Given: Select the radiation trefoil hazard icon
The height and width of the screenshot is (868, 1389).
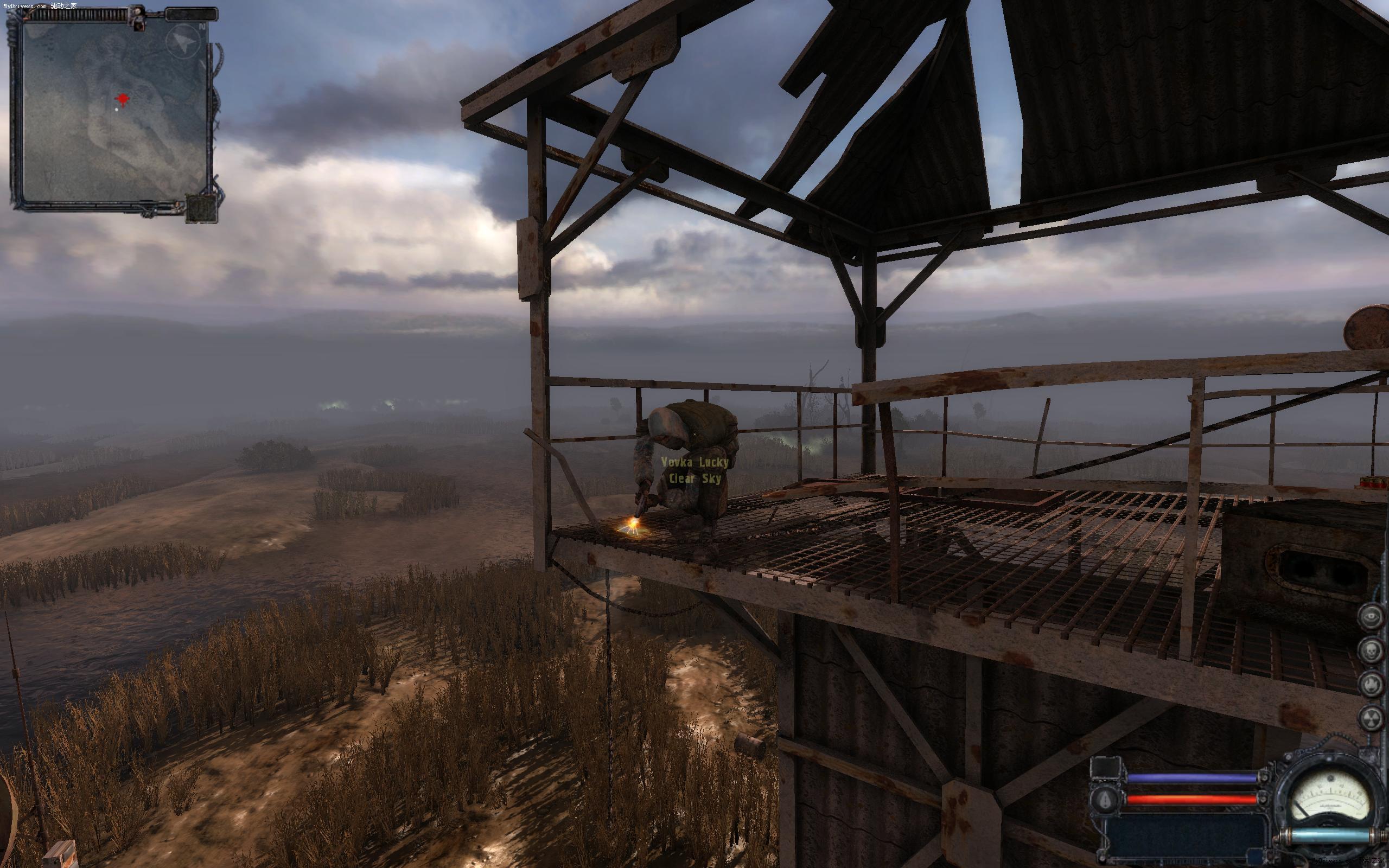Looking at the screenshot, I should [x=1371, y=718].
